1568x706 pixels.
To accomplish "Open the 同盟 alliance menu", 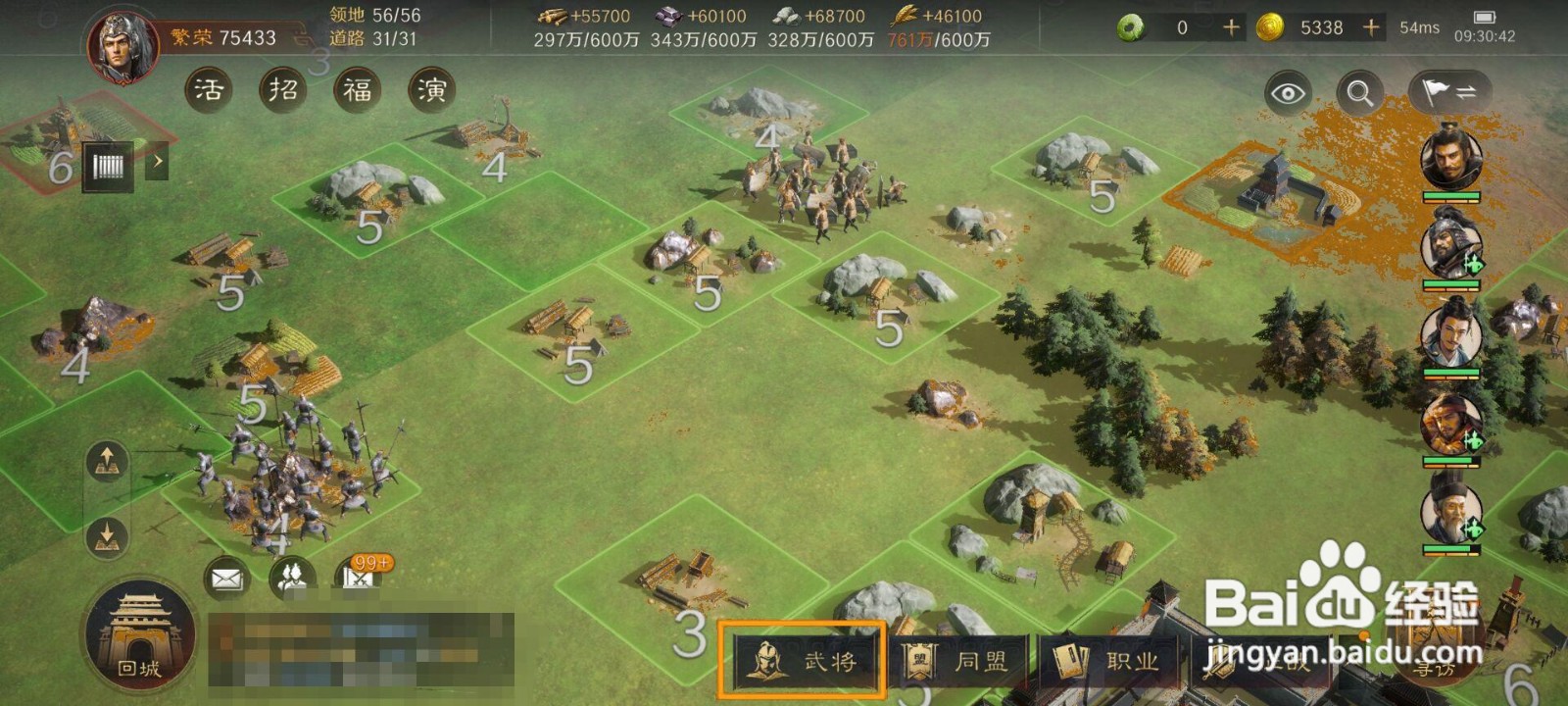I will tap(956, 662).
